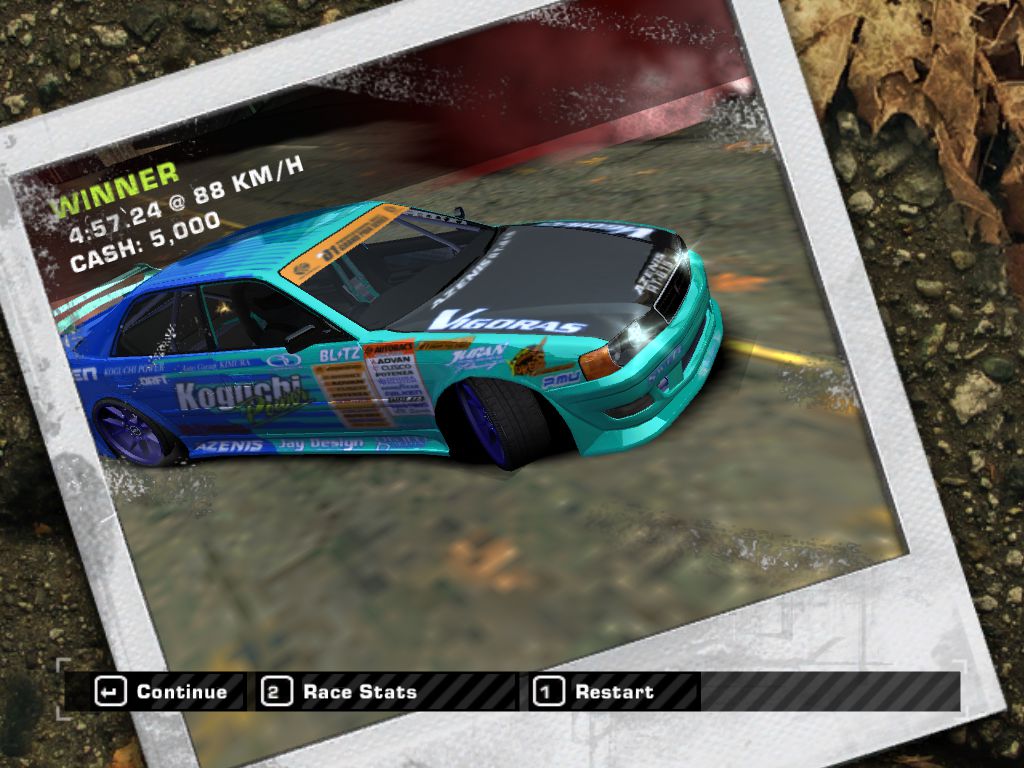Continue past the race results screen
This screenshot has width=1024, height=768.
(162, 692)
